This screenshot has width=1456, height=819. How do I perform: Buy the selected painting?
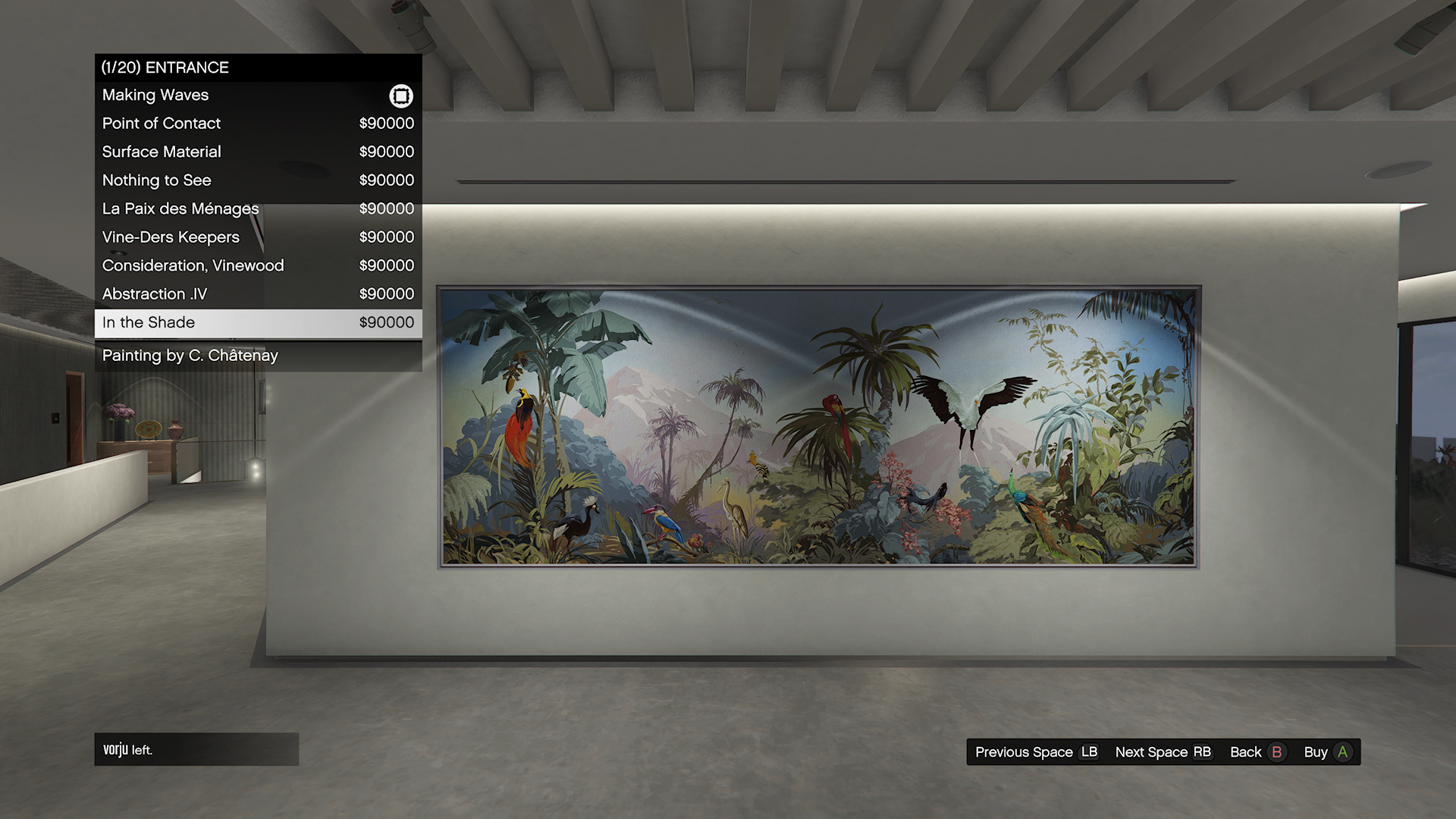[x=1327, y=752]
